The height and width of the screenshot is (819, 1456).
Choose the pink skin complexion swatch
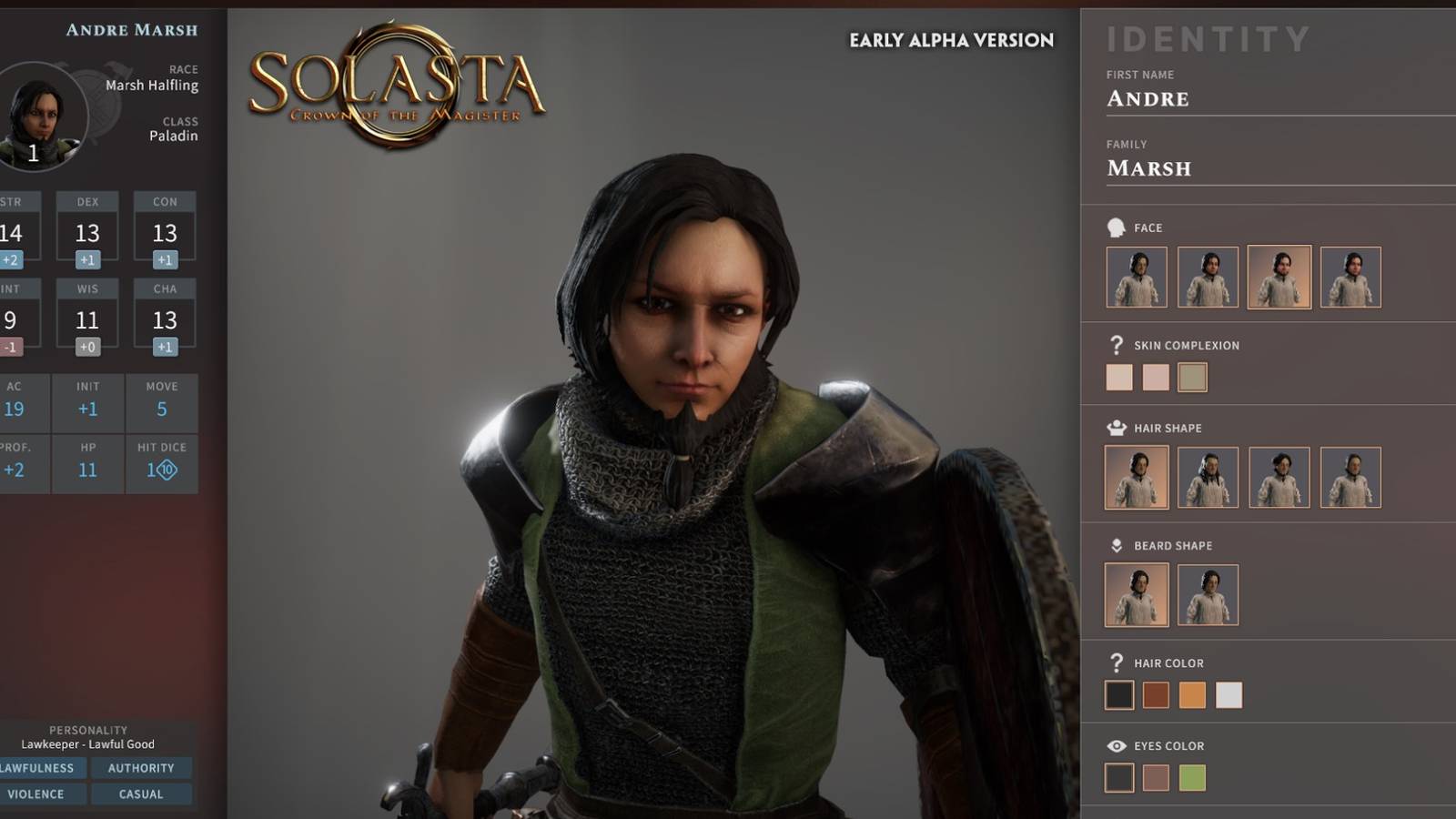click(x=1156, y=377)
